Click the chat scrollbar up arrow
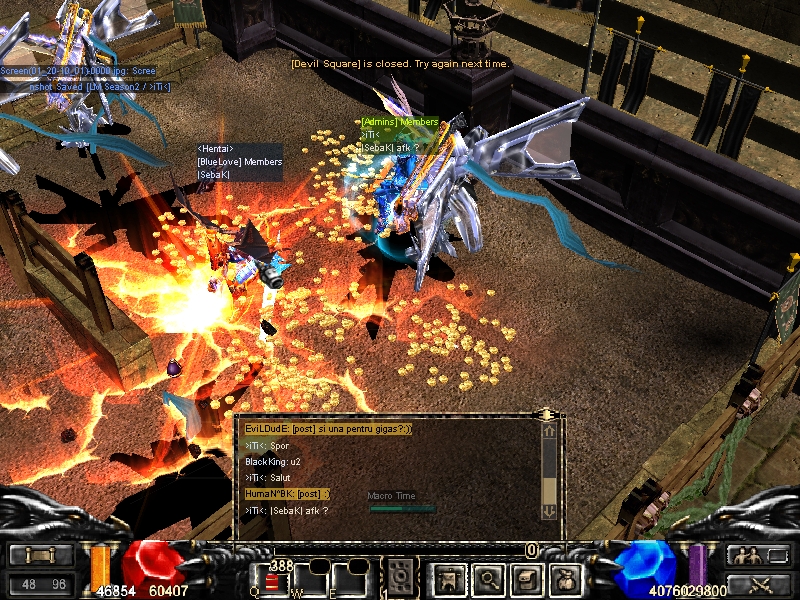The width and height of the screenshot is (800, 600). [549, 431]
